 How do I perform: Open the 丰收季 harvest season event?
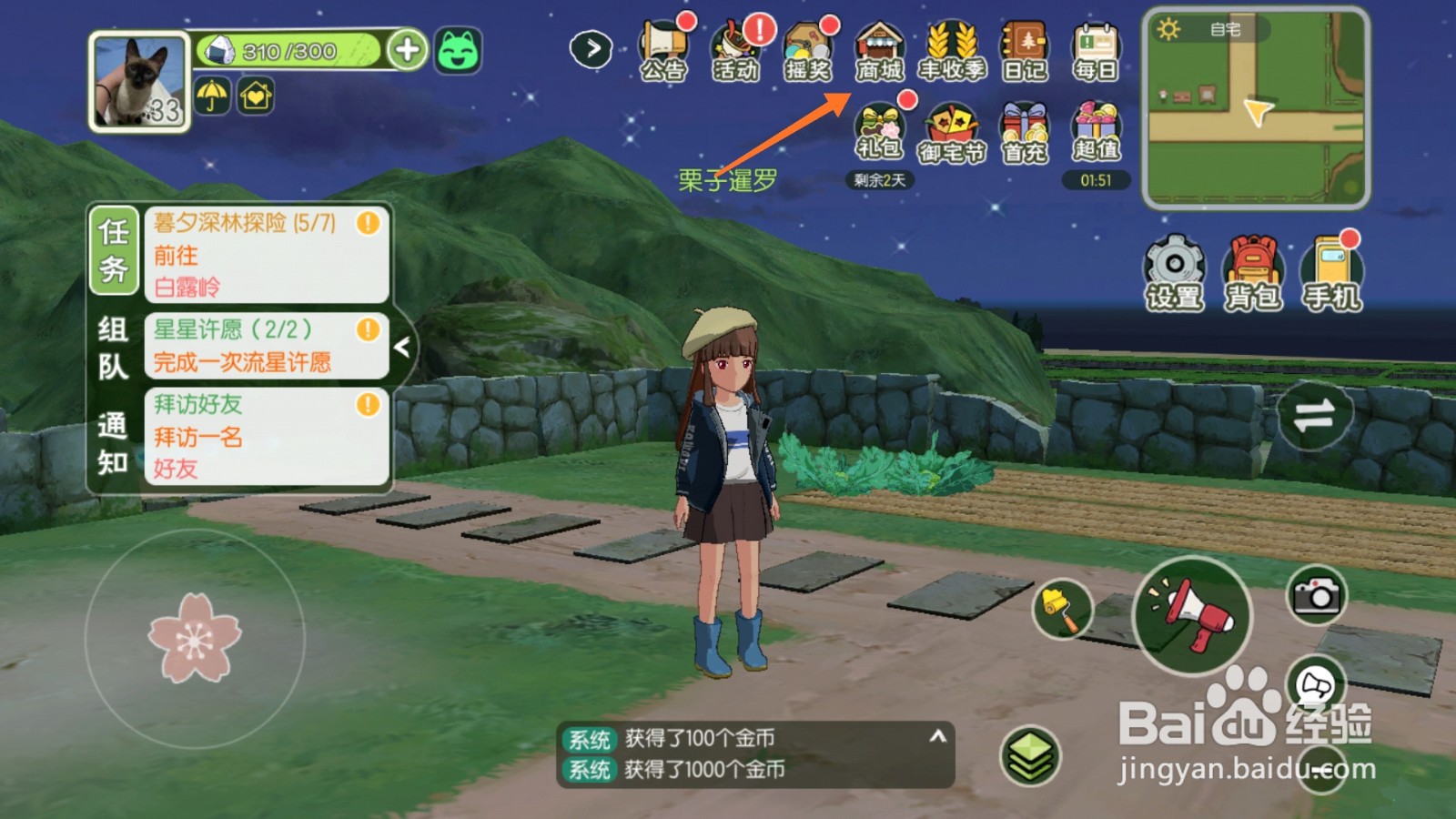952,52
